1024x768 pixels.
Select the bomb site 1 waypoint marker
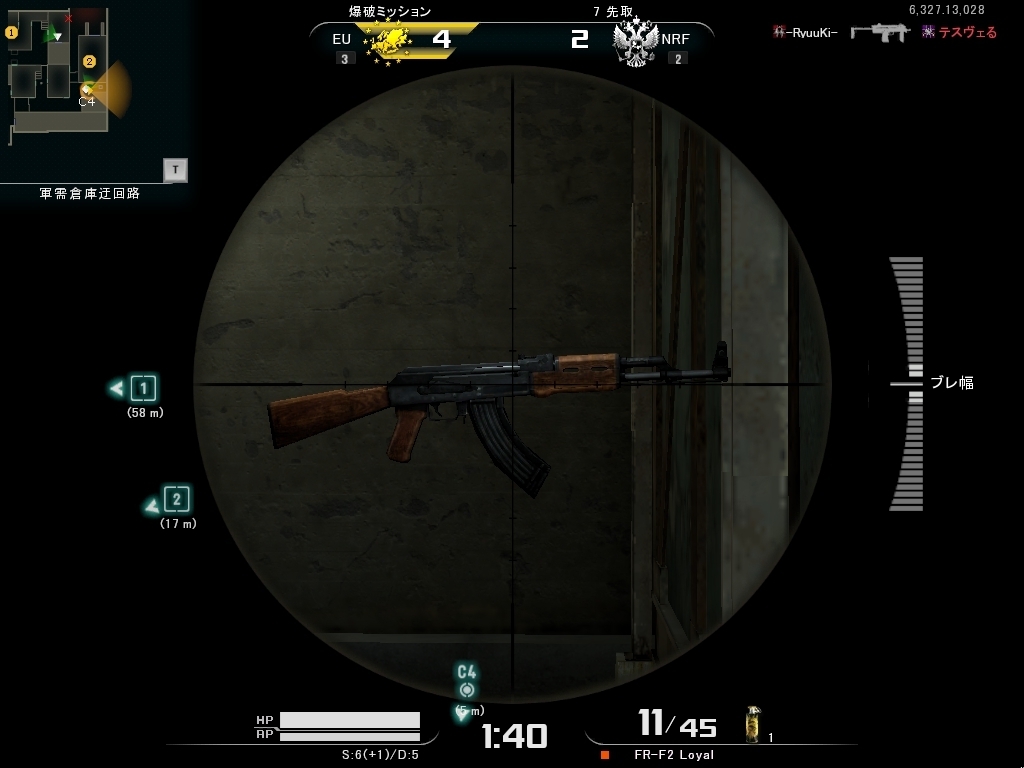(x=143, y=388)
